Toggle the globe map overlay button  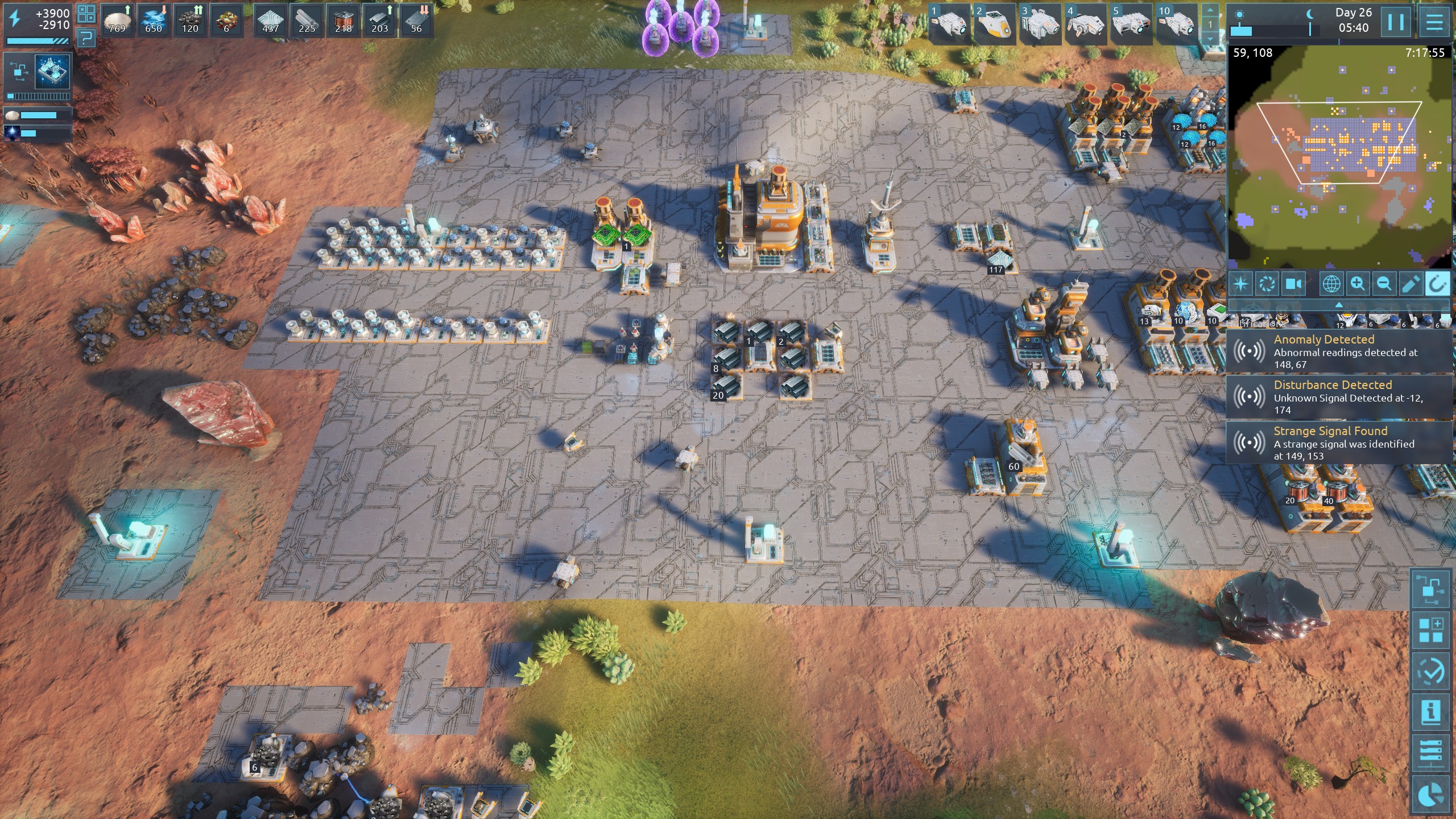(1331, 283)
